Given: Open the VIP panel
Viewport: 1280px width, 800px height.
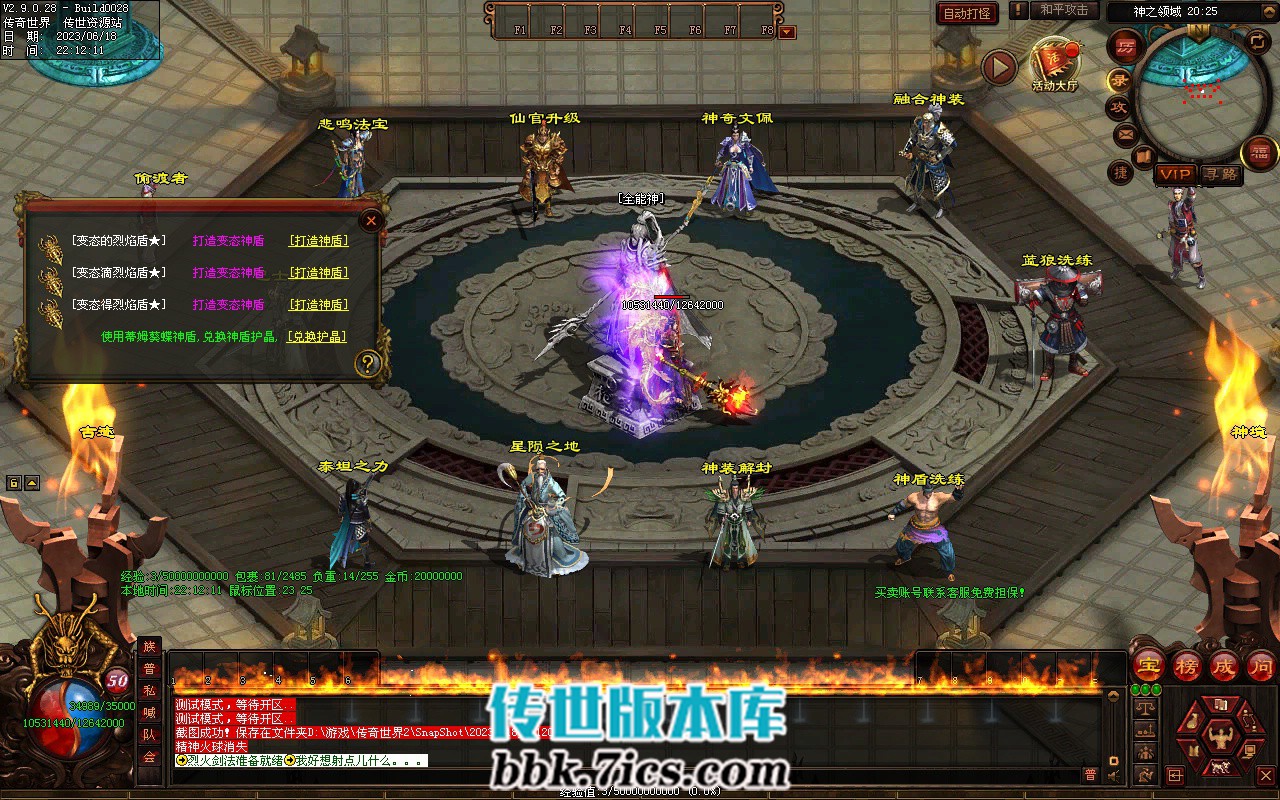Looking at the screenshot, I should [x=1175, y=174].
